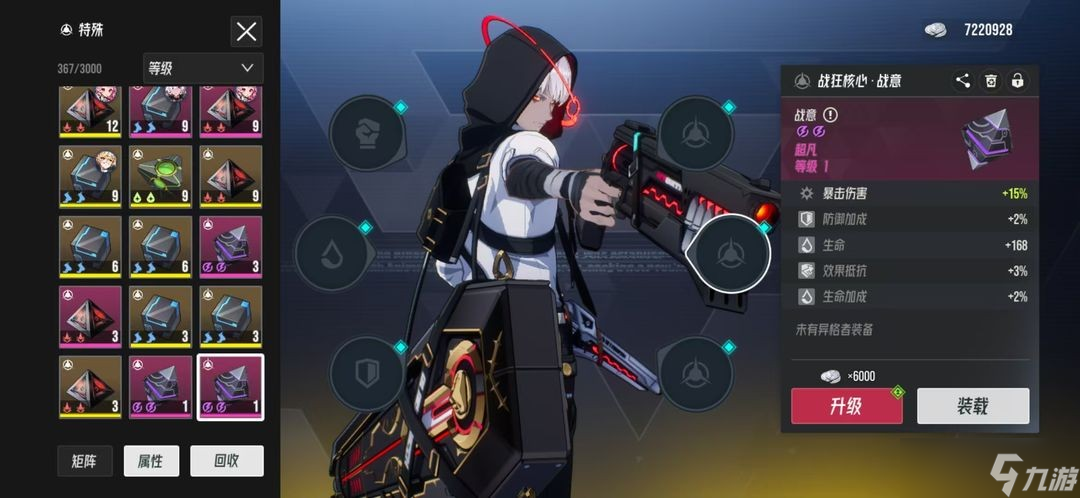1080x498 pixels.
Task: Select the green core item level 9
Action: 160,176
